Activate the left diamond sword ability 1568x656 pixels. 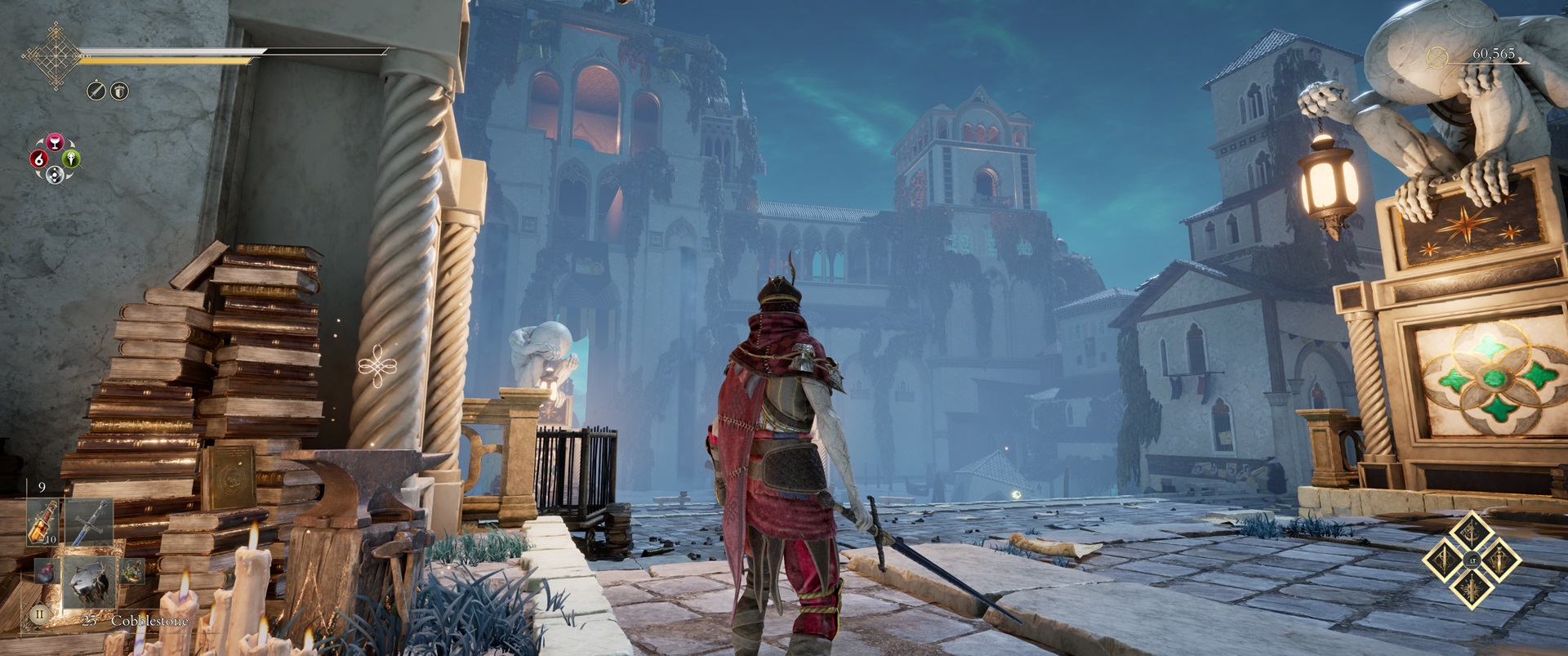[x=1445, y=560]
